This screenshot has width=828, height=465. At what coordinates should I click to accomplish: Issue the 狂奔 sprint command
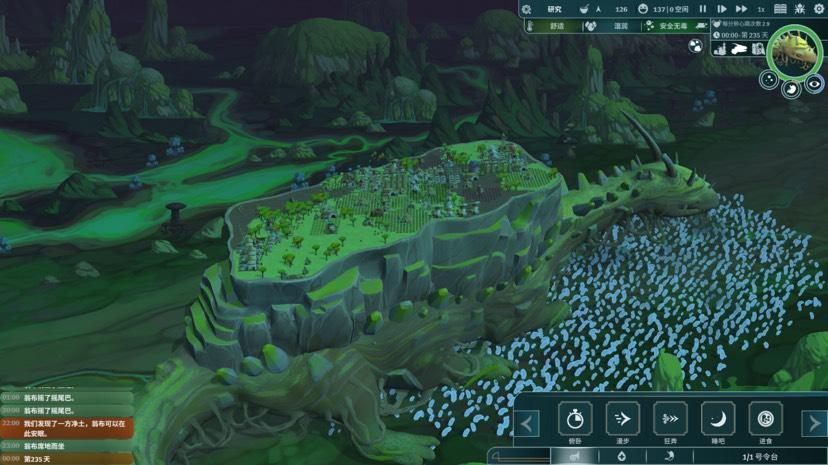coord(670,418)
